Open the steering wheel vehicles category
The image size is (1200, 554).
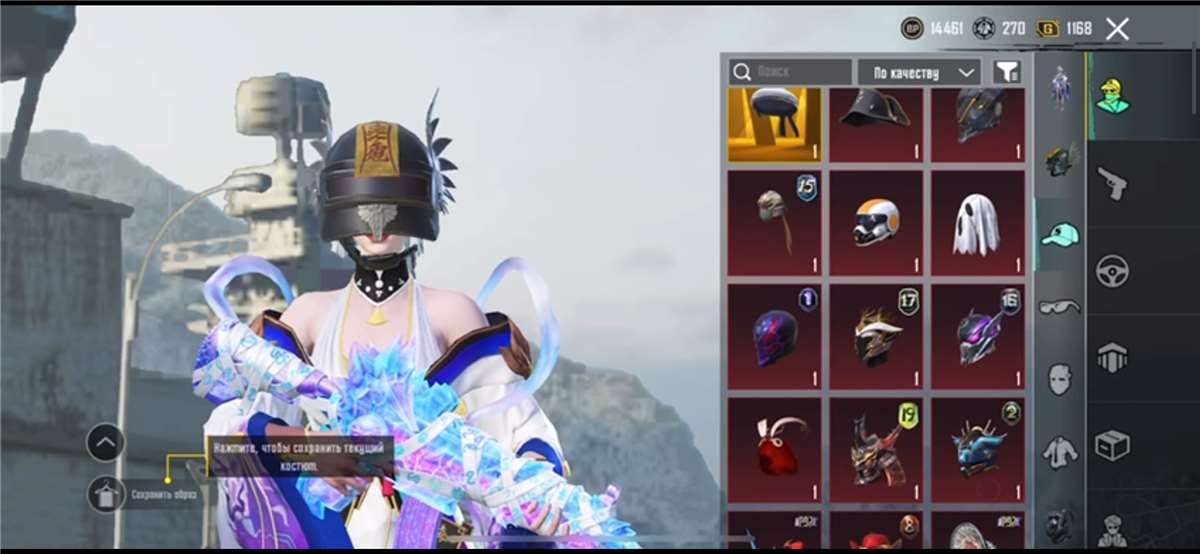[x=1112, y=270]
